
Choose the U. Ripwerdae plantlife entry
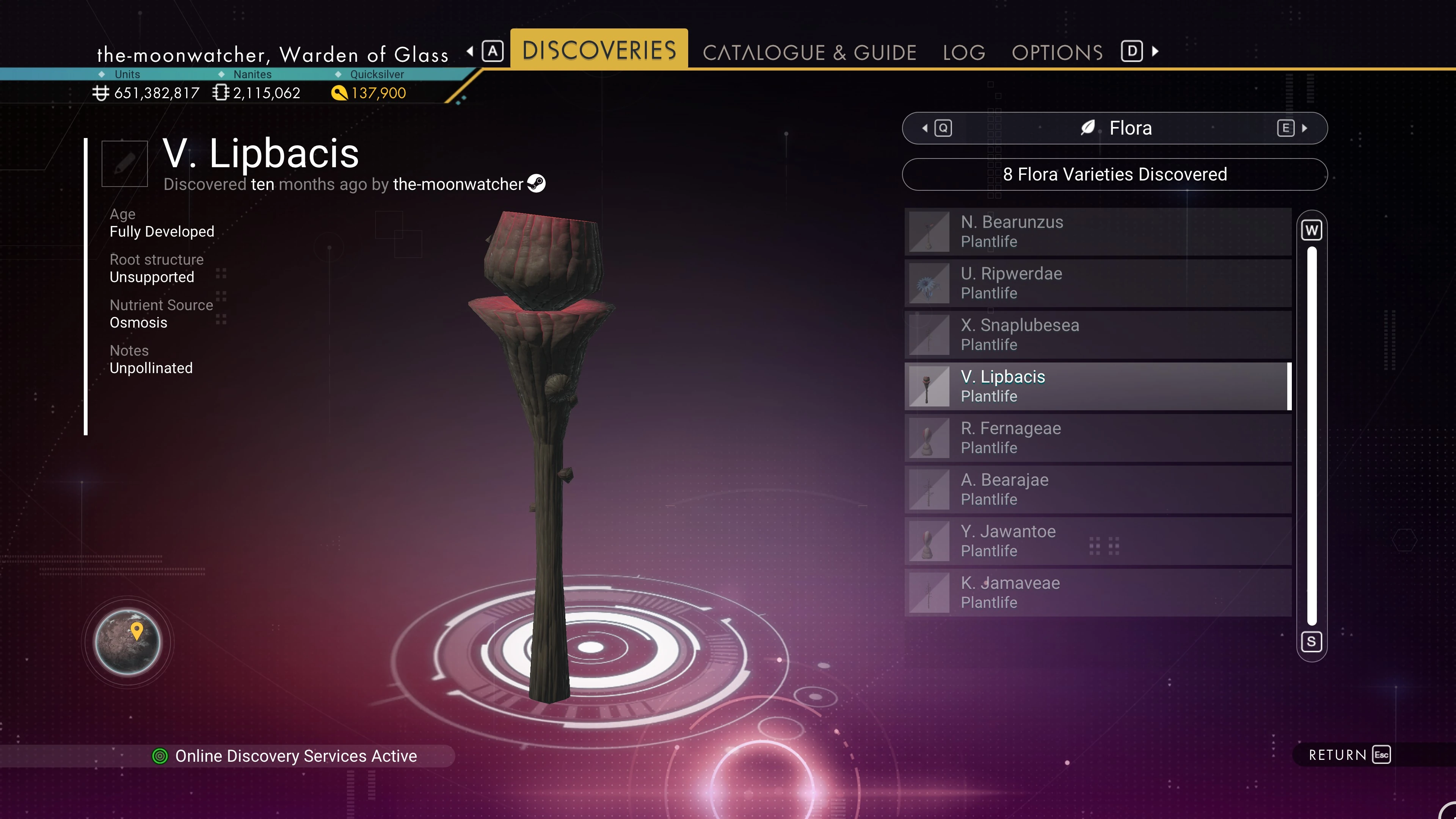pos(1098,283)
